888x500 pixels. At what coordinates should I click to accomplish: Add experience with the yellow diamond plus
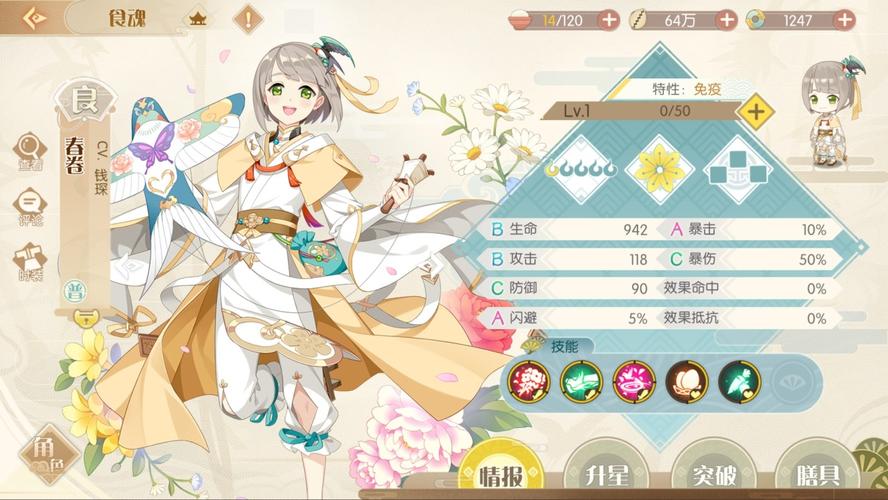(x=756, y=110)
